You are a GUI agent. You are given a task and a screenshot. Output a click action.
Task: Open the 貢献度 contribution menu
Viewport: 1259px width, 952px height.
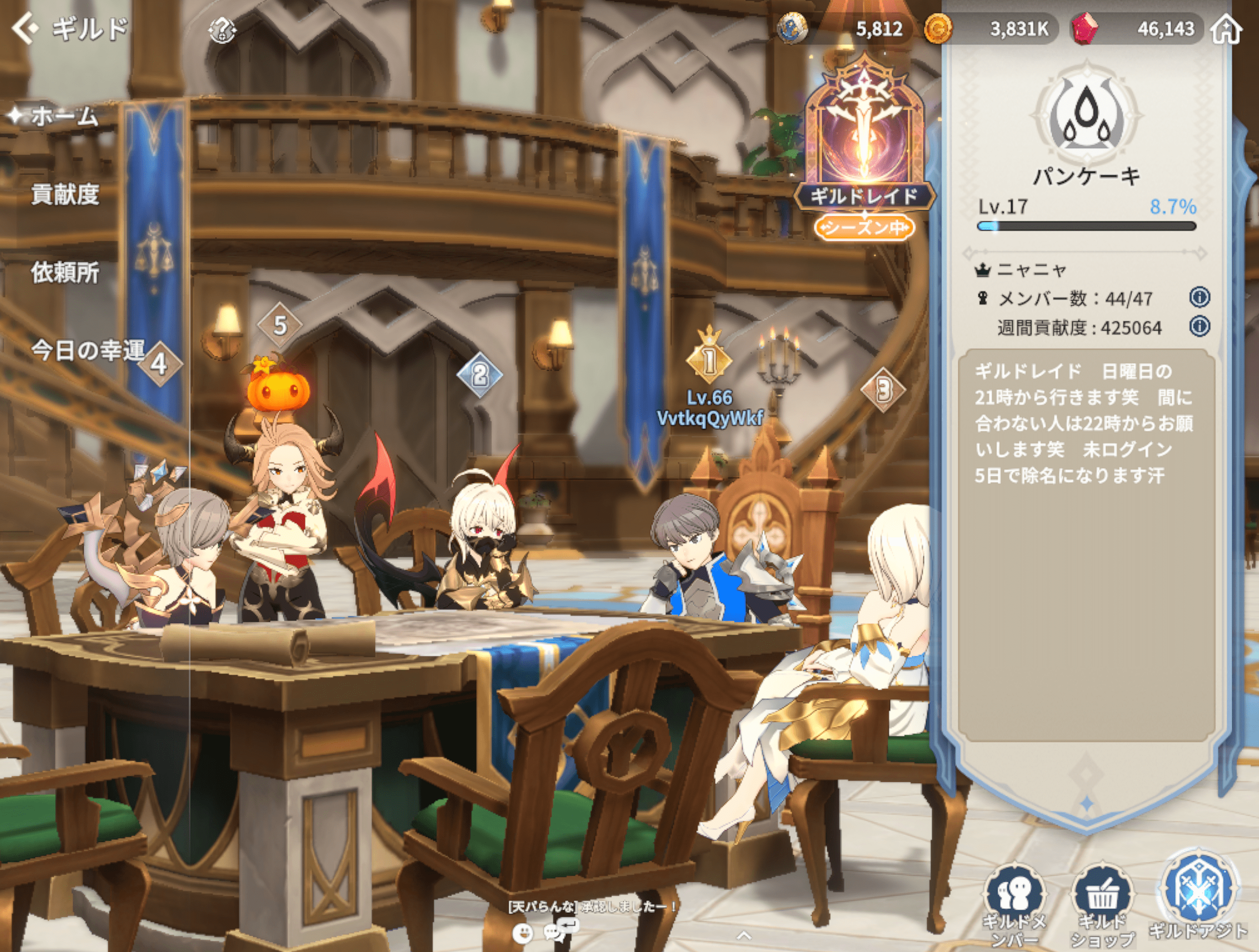(65, 195)
